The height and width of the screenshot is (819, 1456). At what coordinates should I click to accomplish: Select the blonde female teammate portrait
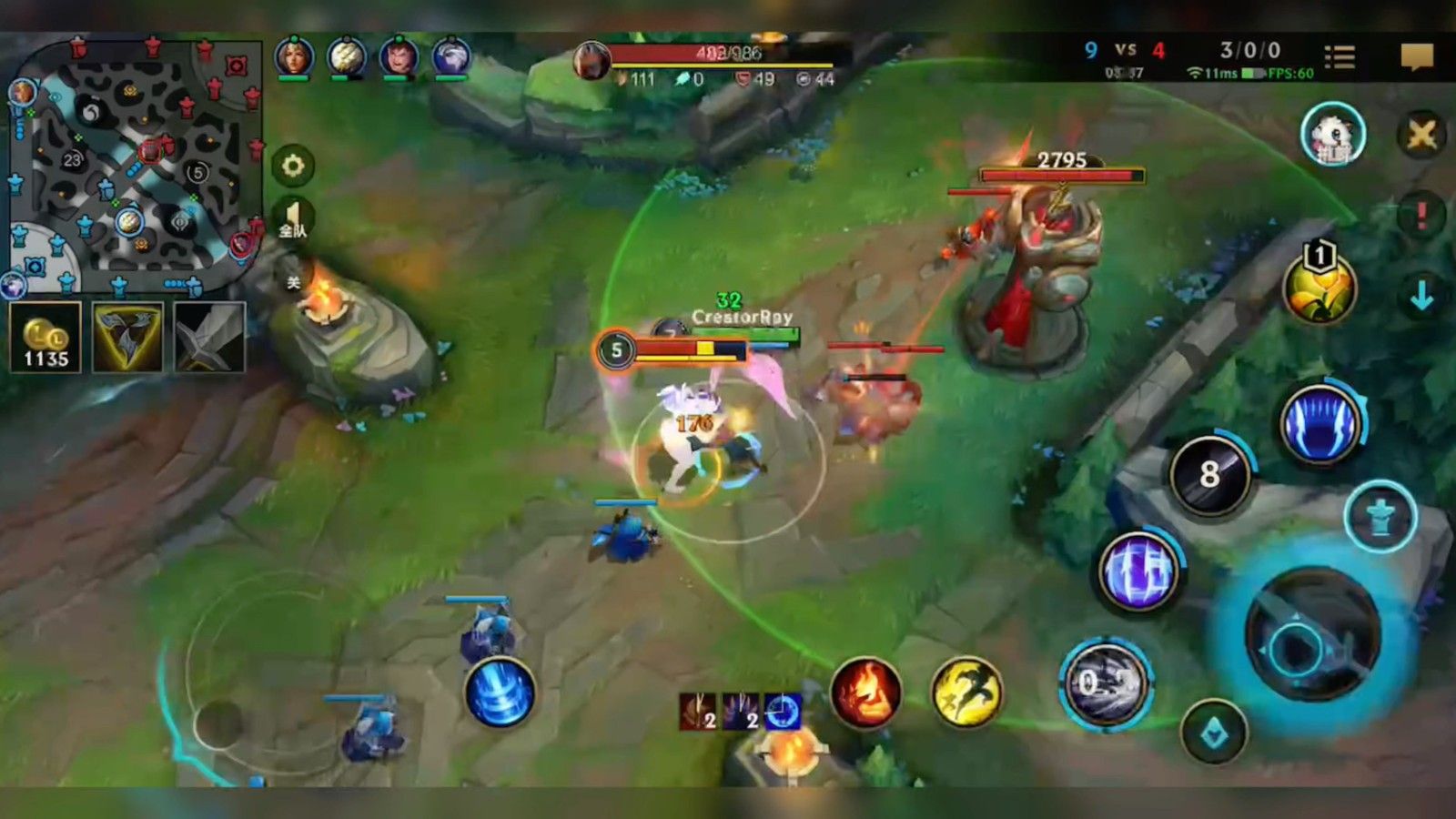tap(294, 56)
